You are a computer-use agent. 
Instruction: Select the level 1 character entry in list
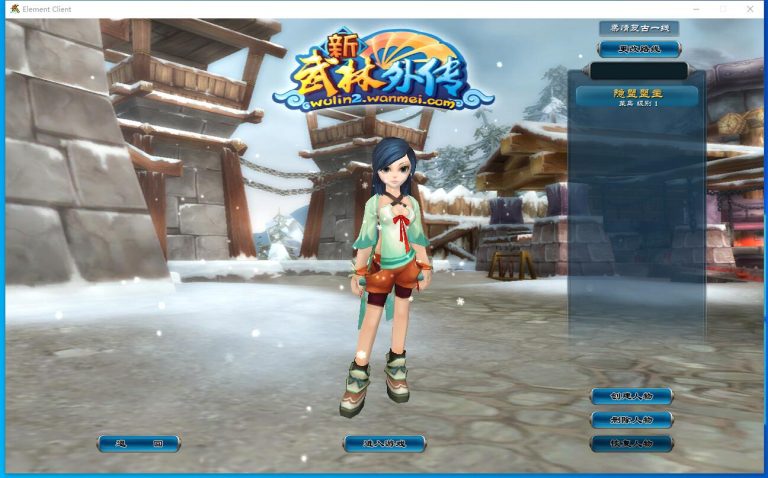(637, 96)
